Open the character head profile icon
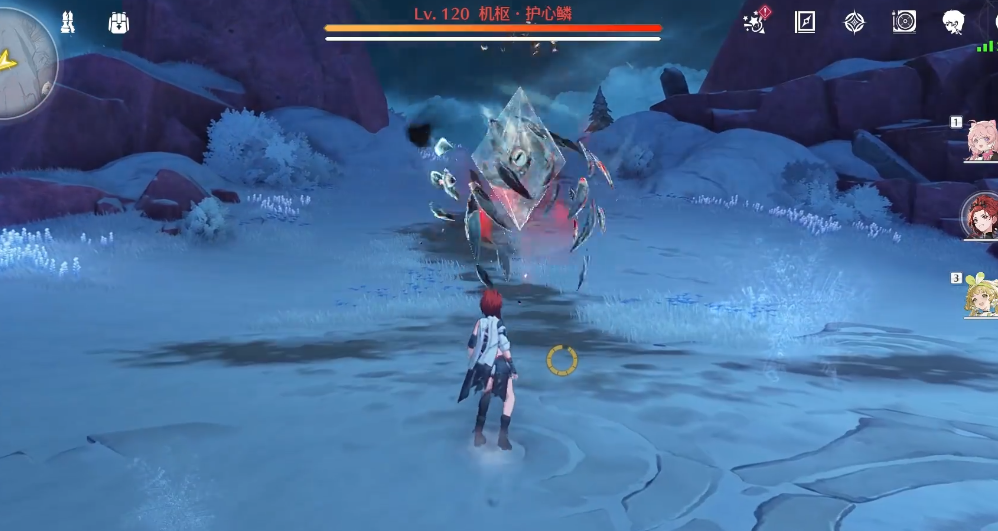 (953, 22)
